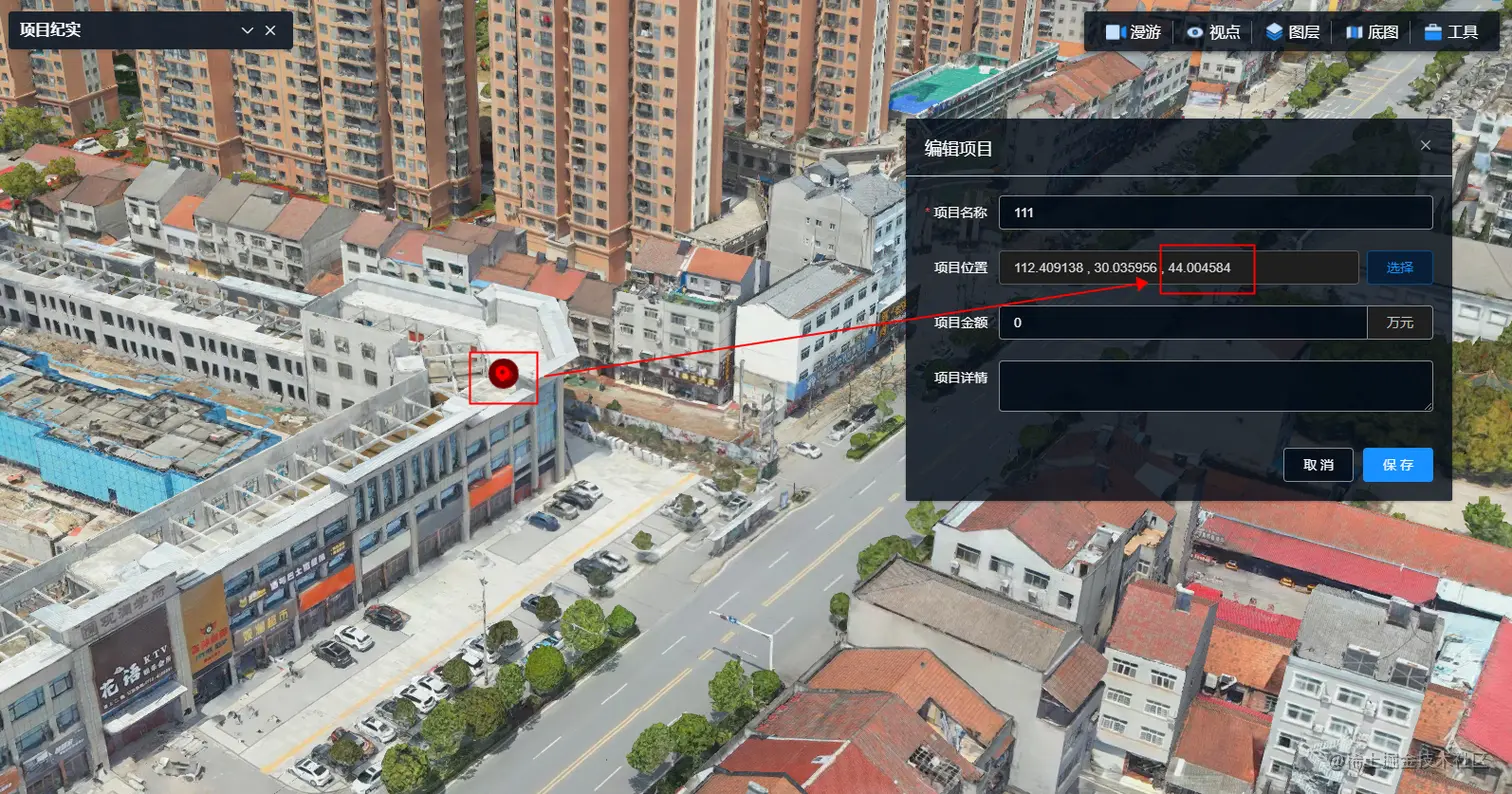Image resolution: width=1512 pixels, height=794 pixels.
Task: Cancel with the 取消 button
Action: 1318,465
